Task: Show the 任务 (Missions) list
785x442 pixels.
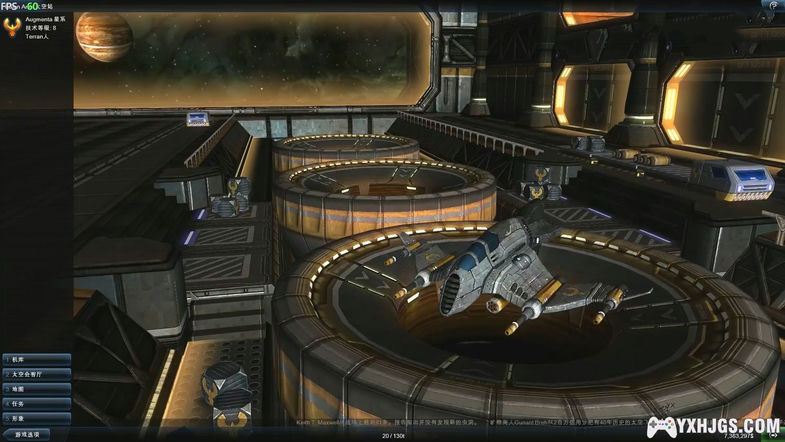Action: coord(36,404)
